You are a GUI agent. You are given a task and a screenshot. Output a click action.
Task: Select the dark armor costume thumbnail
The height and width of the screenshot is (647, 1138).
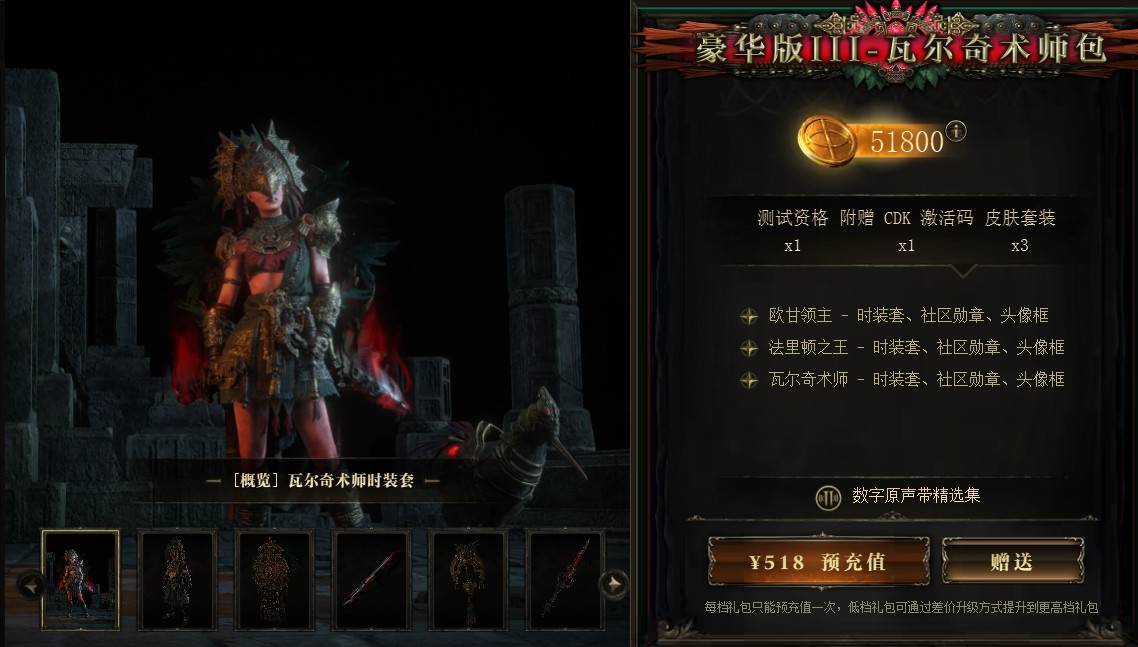tap(178, 580)
